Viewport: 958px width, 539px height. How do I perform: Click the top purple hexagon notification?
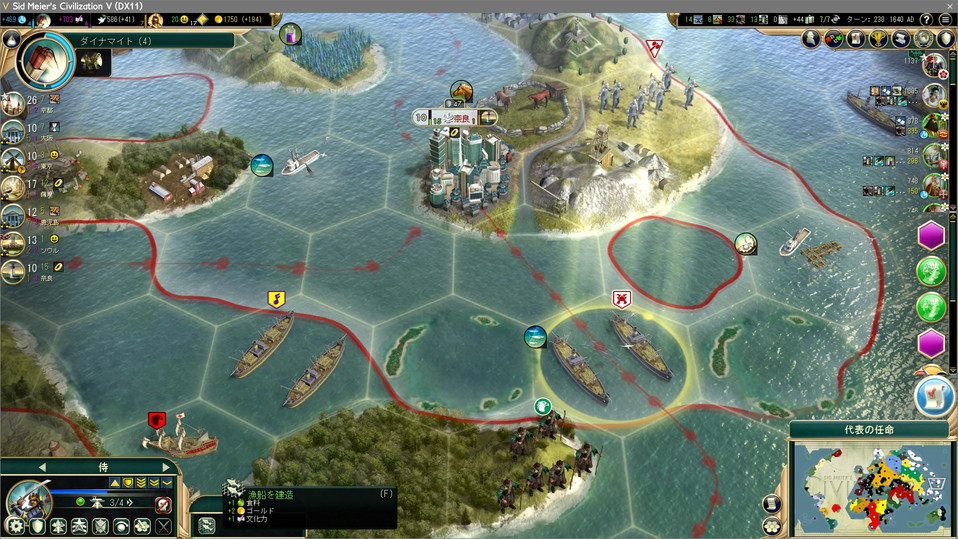point(932,238)
